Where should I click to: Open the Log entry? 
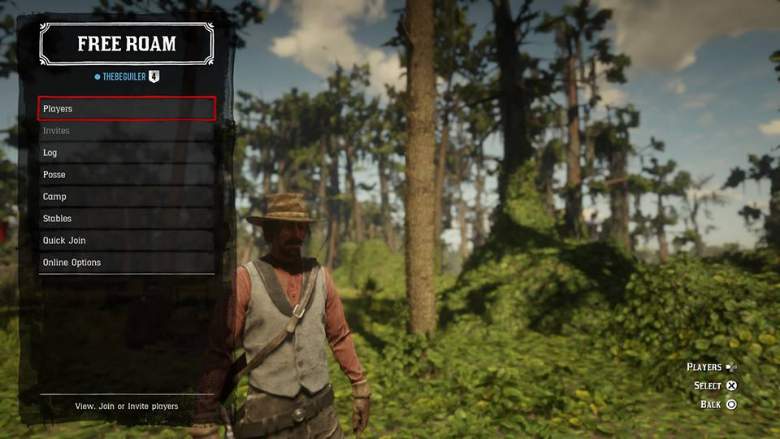[x=127, y=153]
